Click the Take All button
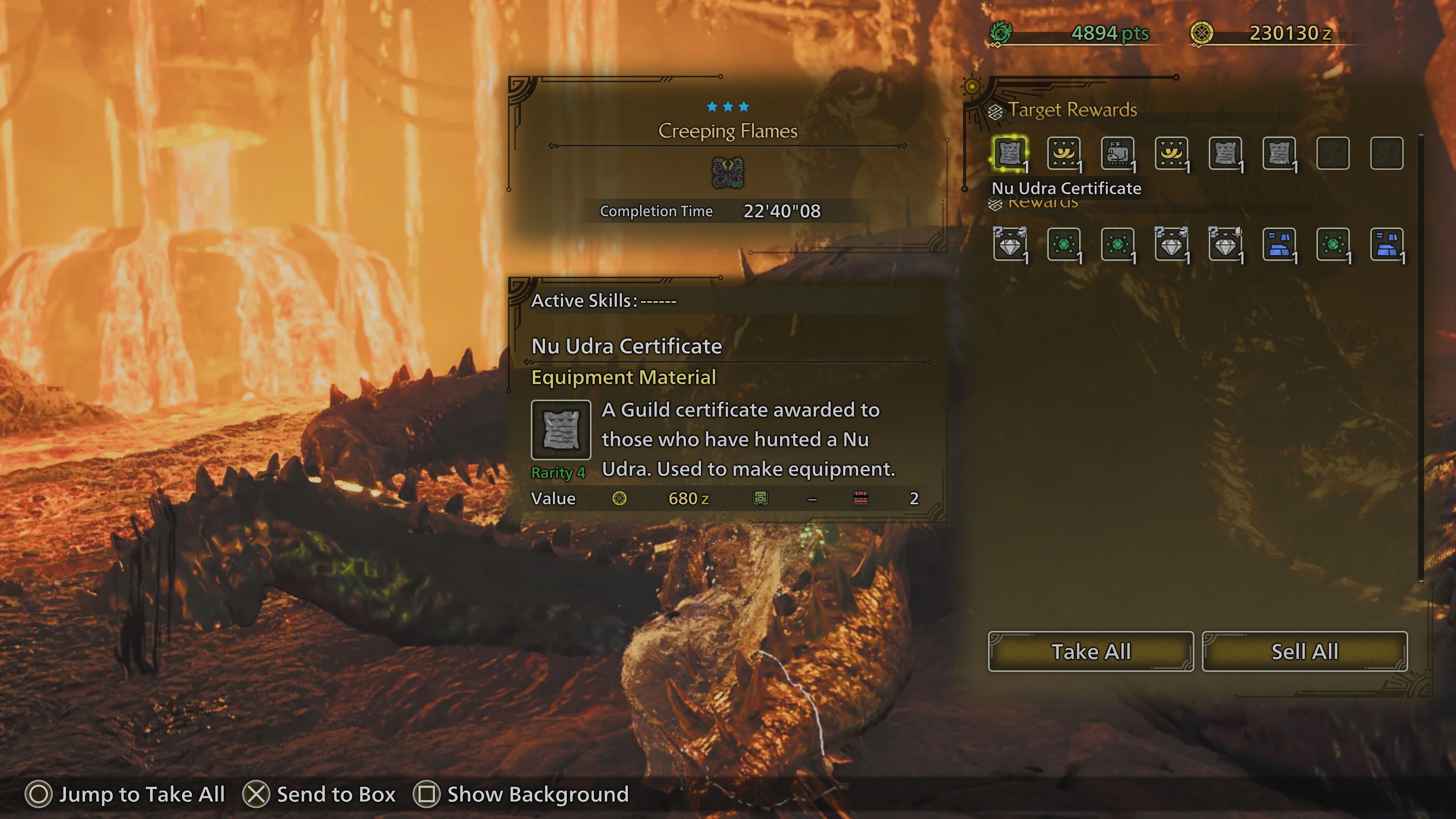1456x819 pixels. 1090,651
